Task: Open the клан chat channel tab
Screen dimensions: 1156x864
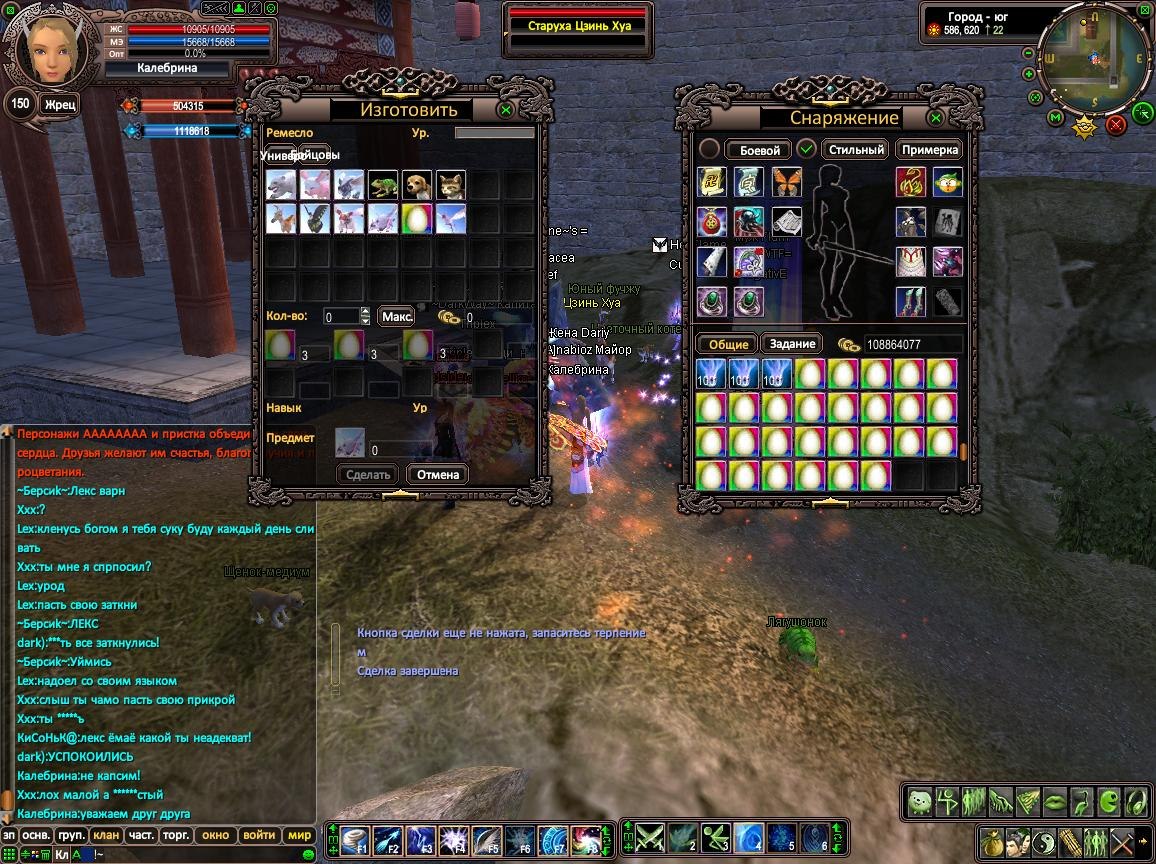Action: pyautogui.click(x=106, y=835)
